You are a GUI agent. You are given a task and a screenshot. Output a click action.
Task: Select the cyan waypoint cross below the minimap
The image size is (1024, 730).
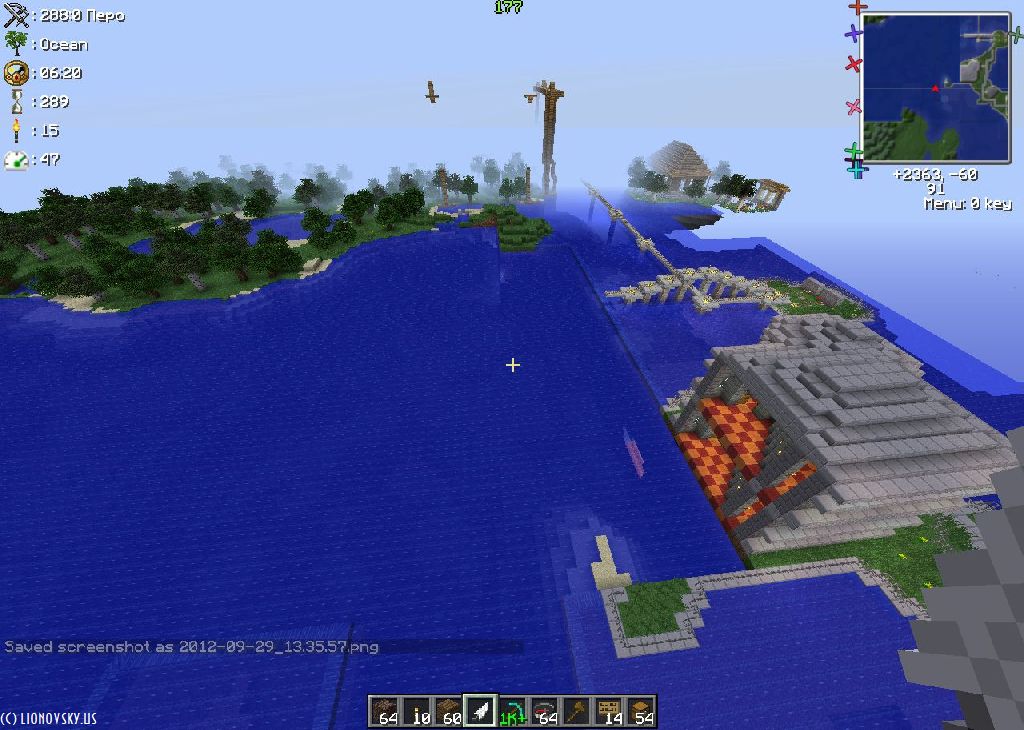coord(857,171)
